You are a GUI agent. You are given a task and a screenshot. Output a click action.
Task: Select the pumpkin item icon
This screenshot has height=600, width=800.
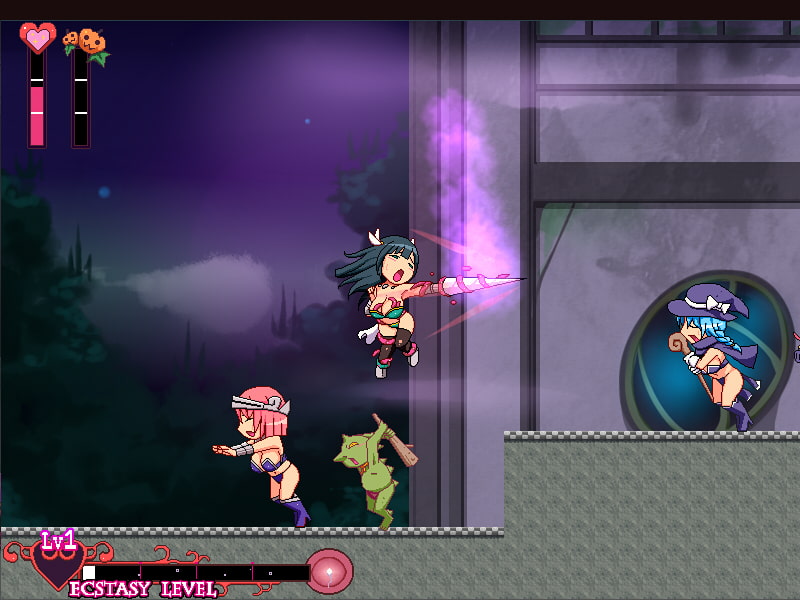(x=88, y=42)
